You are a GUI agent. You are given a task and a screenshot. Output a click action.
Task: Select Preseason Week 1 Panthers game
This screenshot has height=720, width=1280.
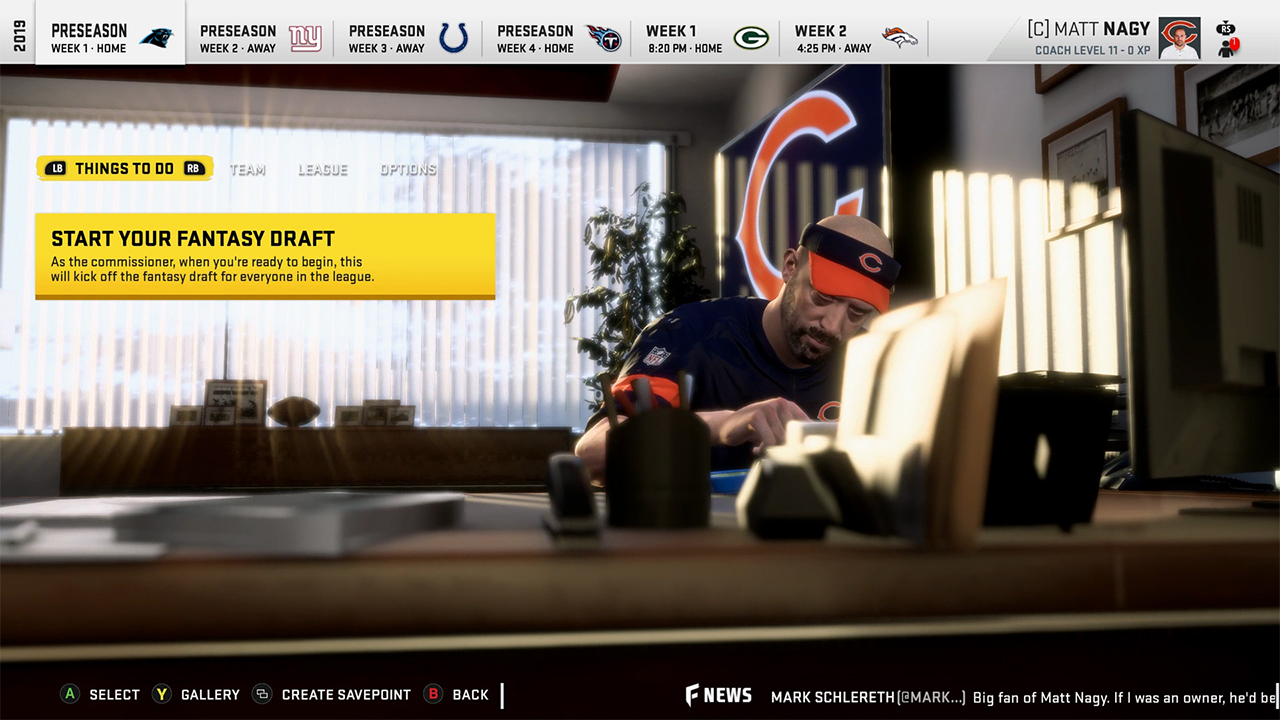[111, 38]
